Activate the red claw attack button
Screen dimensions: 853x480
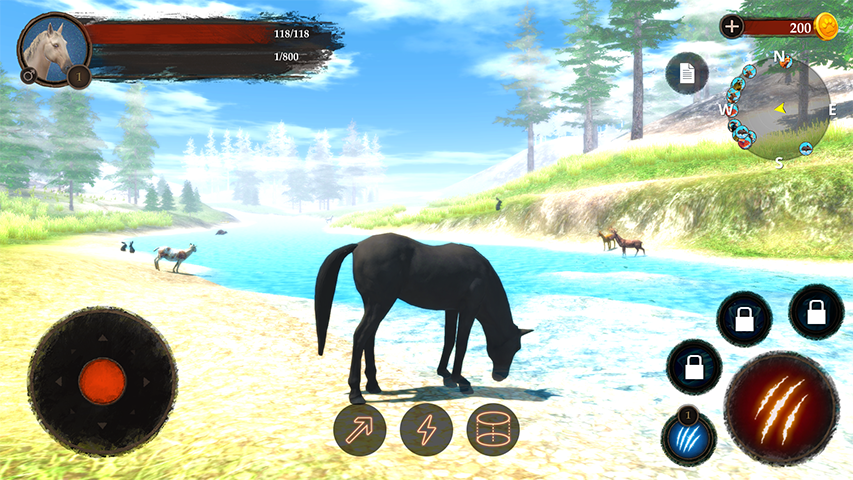tap(780, 409)
